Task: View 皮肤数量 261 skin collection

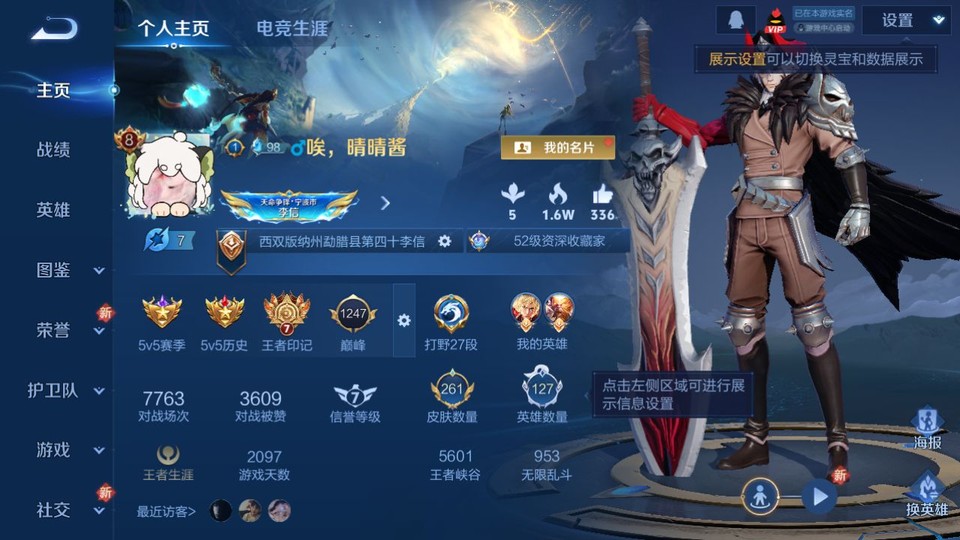Action: (x=451, y=395)
